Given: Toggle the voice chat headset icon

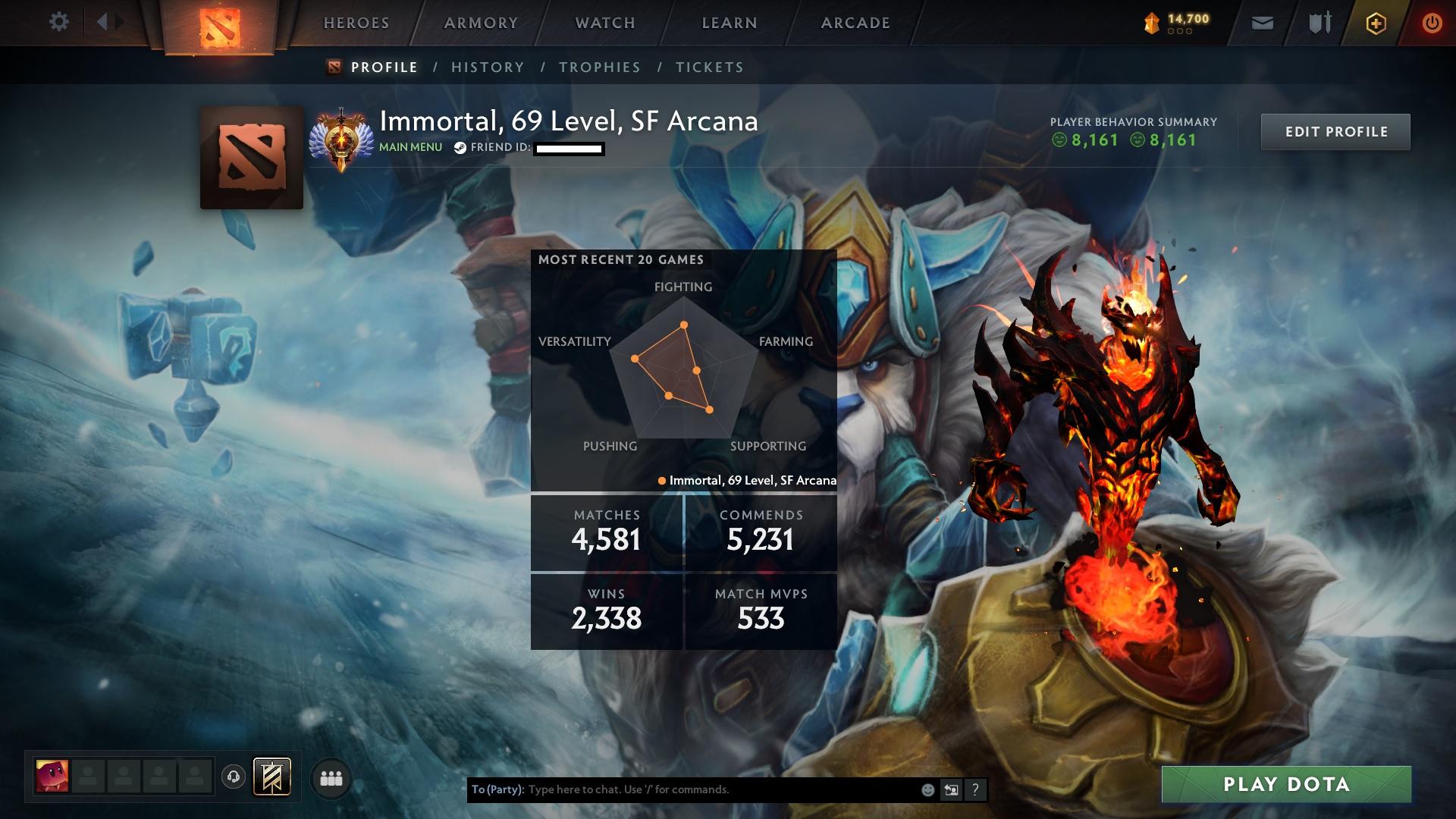Looking at the screenshot, I should point(234,777).
